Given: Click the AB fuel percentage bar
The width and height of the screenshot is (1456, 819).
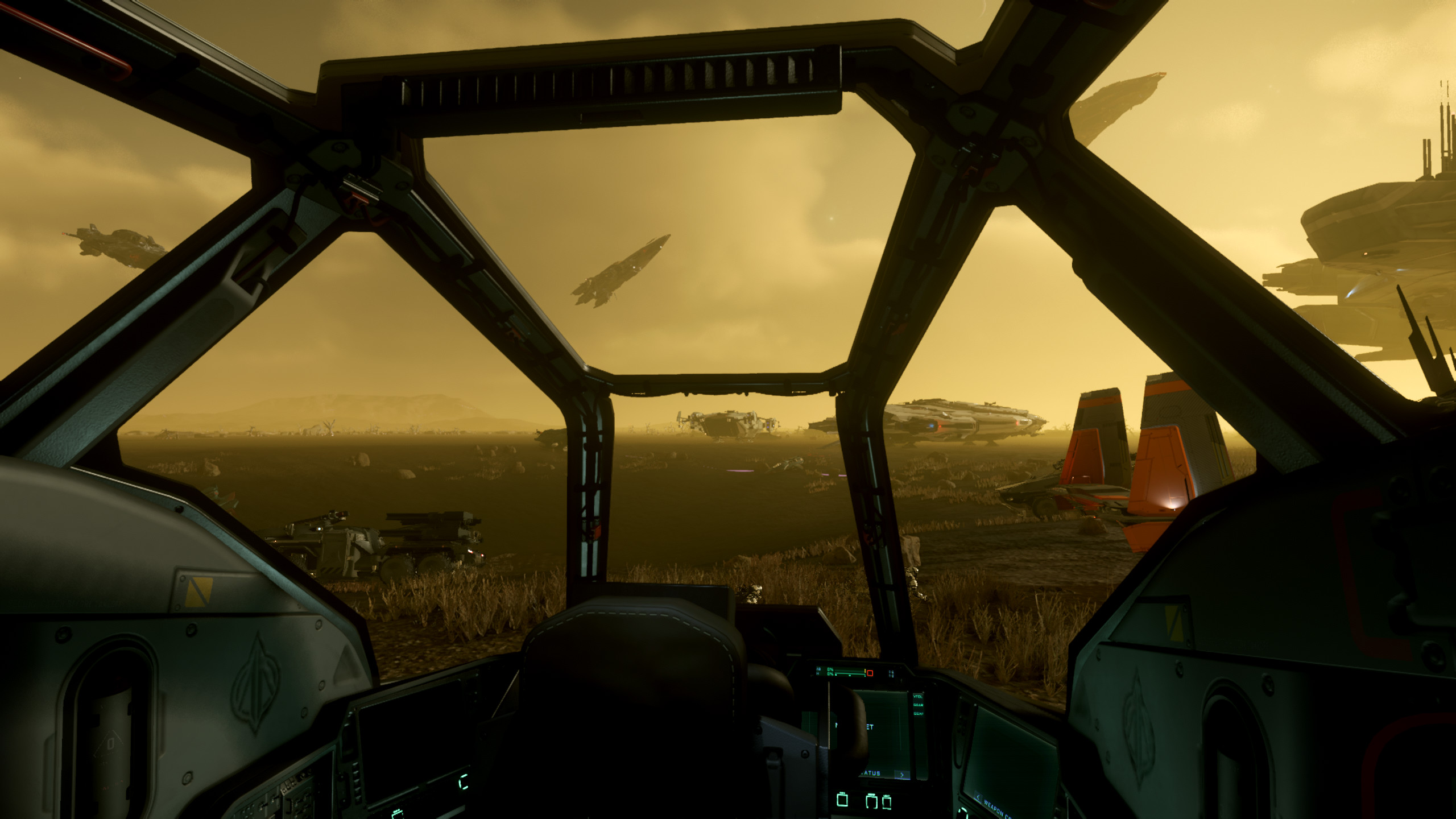Looking at the screenshot, I should pos(848,669).
